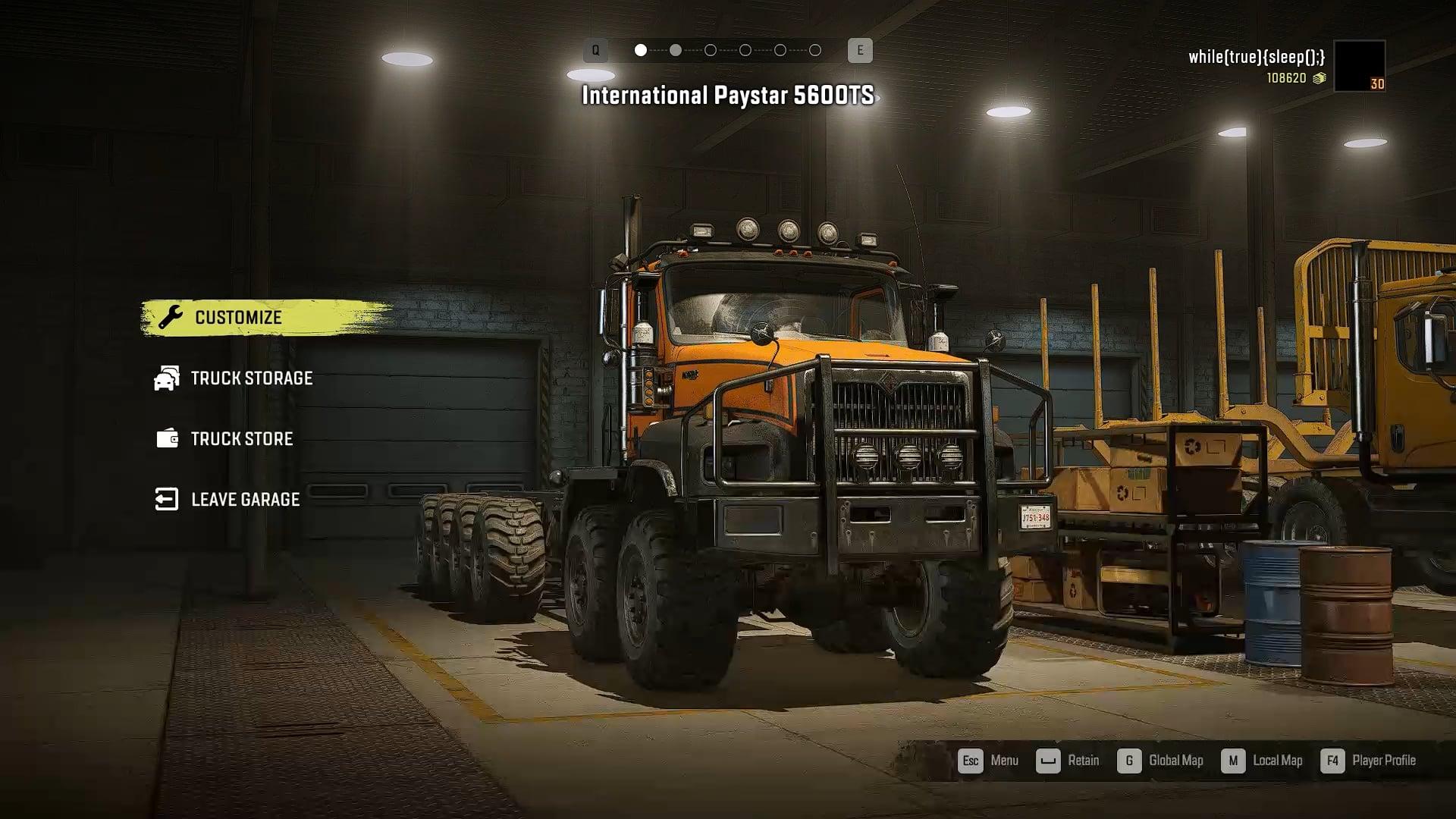Open the Truck Store

240,439
